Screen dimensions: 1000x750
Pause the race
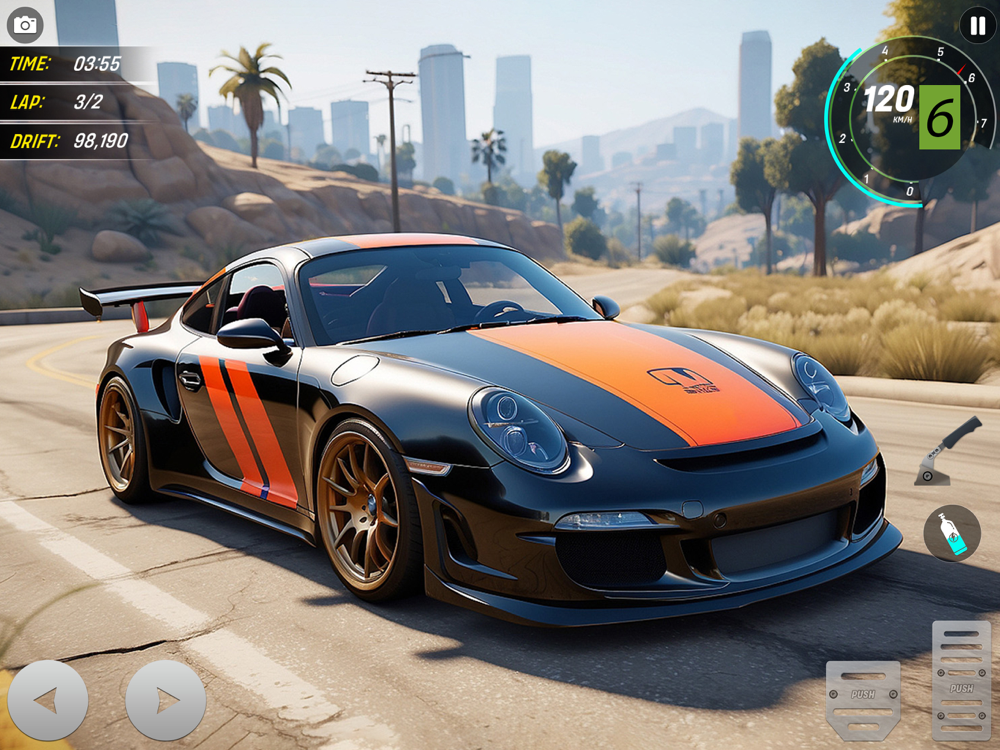tap(977, 25)
